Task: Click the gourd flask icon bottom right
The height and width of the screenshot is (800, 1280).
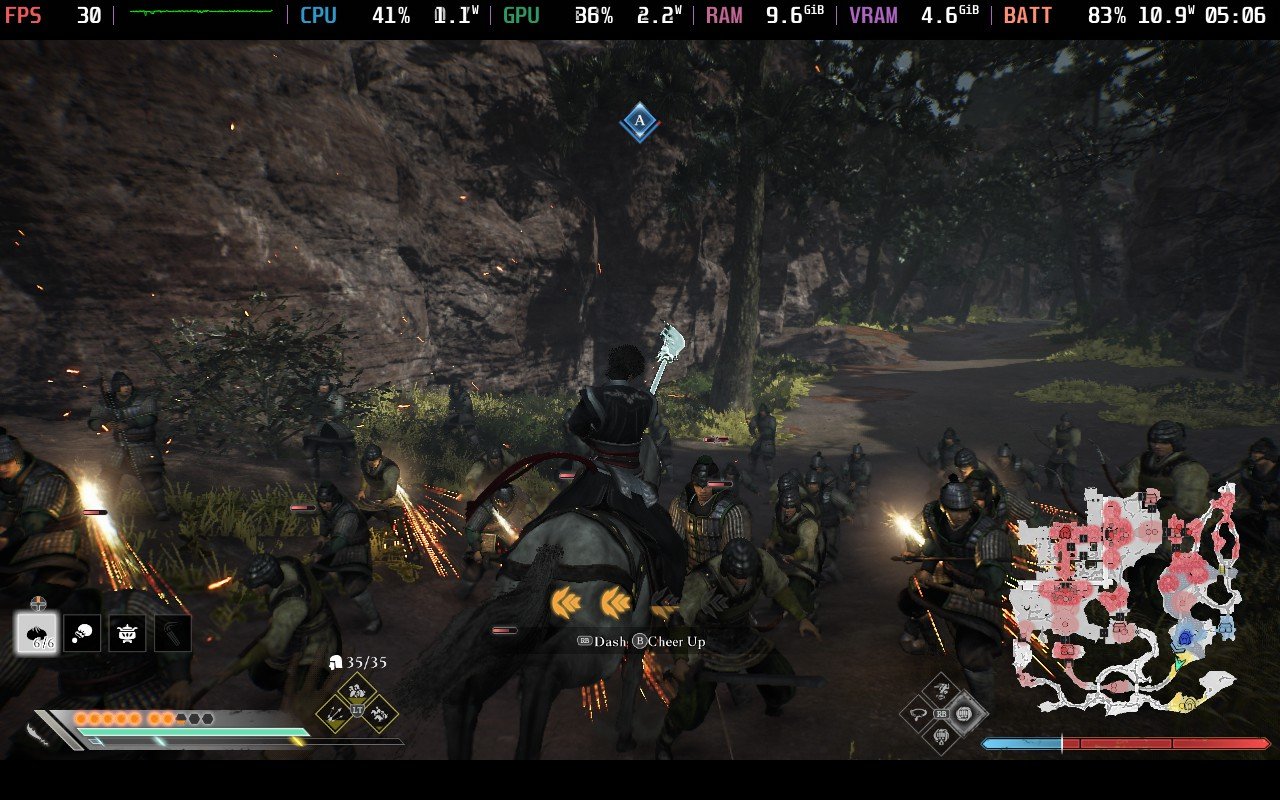Action: click(940, 736)
